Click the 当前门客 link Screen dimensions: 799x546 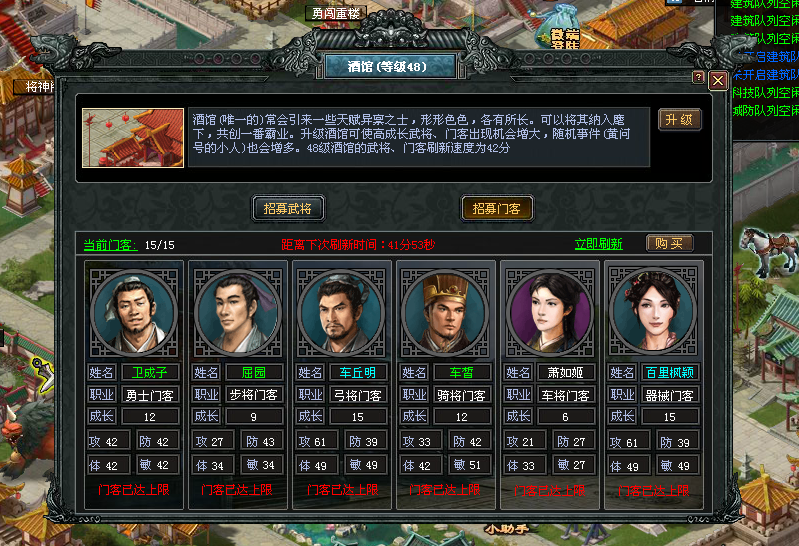coord(110,244)
